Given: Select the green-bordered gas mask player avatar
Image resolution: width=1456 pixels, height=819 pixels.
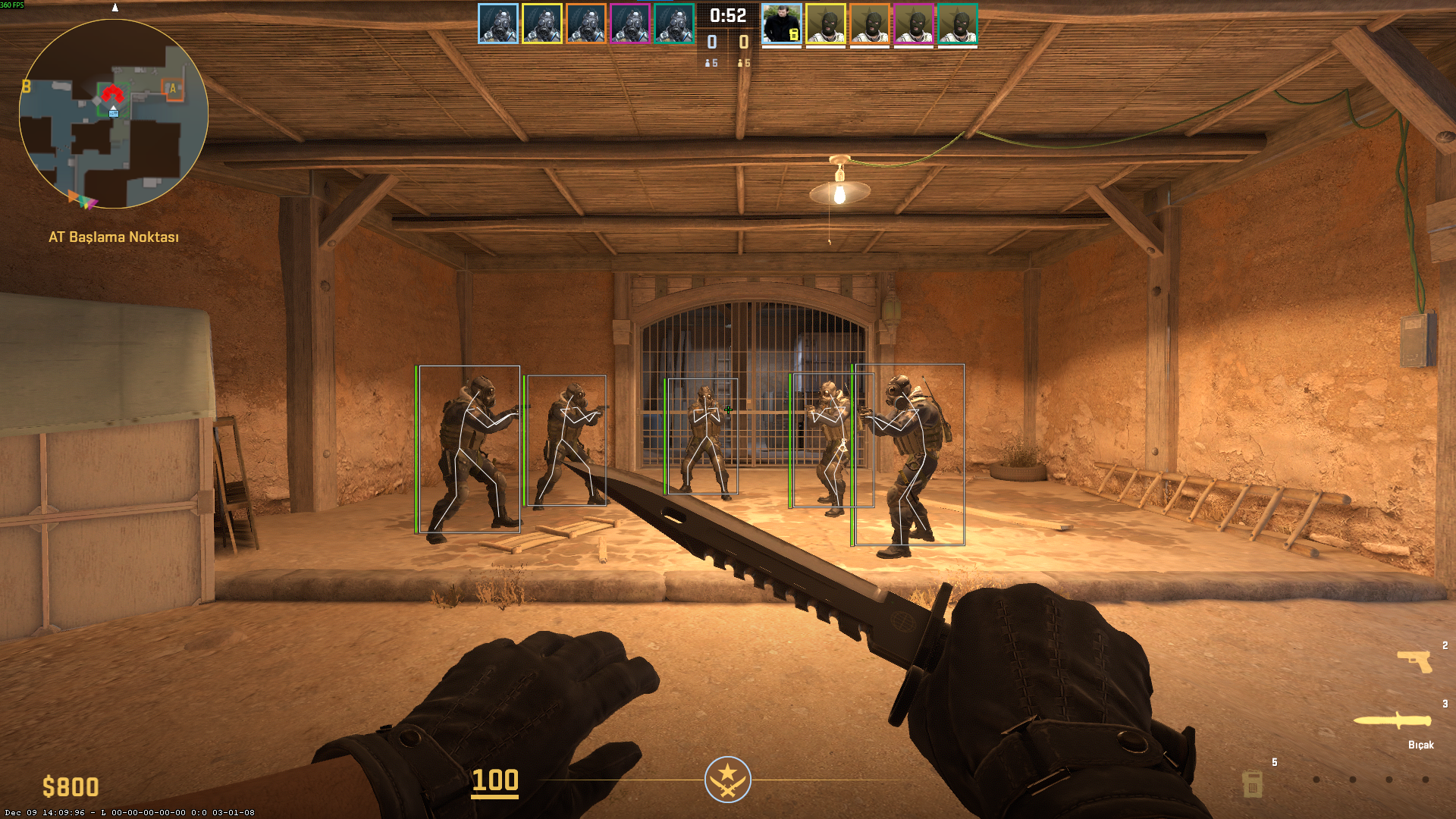Looking at the screenshot, I should (x=674, y=24).
